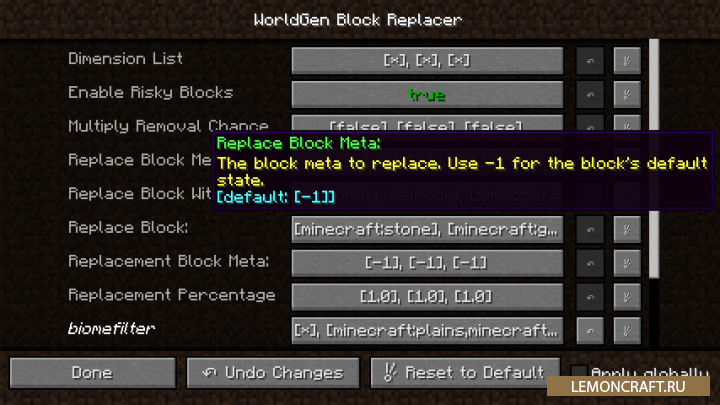Tick the Apply globally checkbox
This screenshot has height=405, width=720.
[578, 372]
